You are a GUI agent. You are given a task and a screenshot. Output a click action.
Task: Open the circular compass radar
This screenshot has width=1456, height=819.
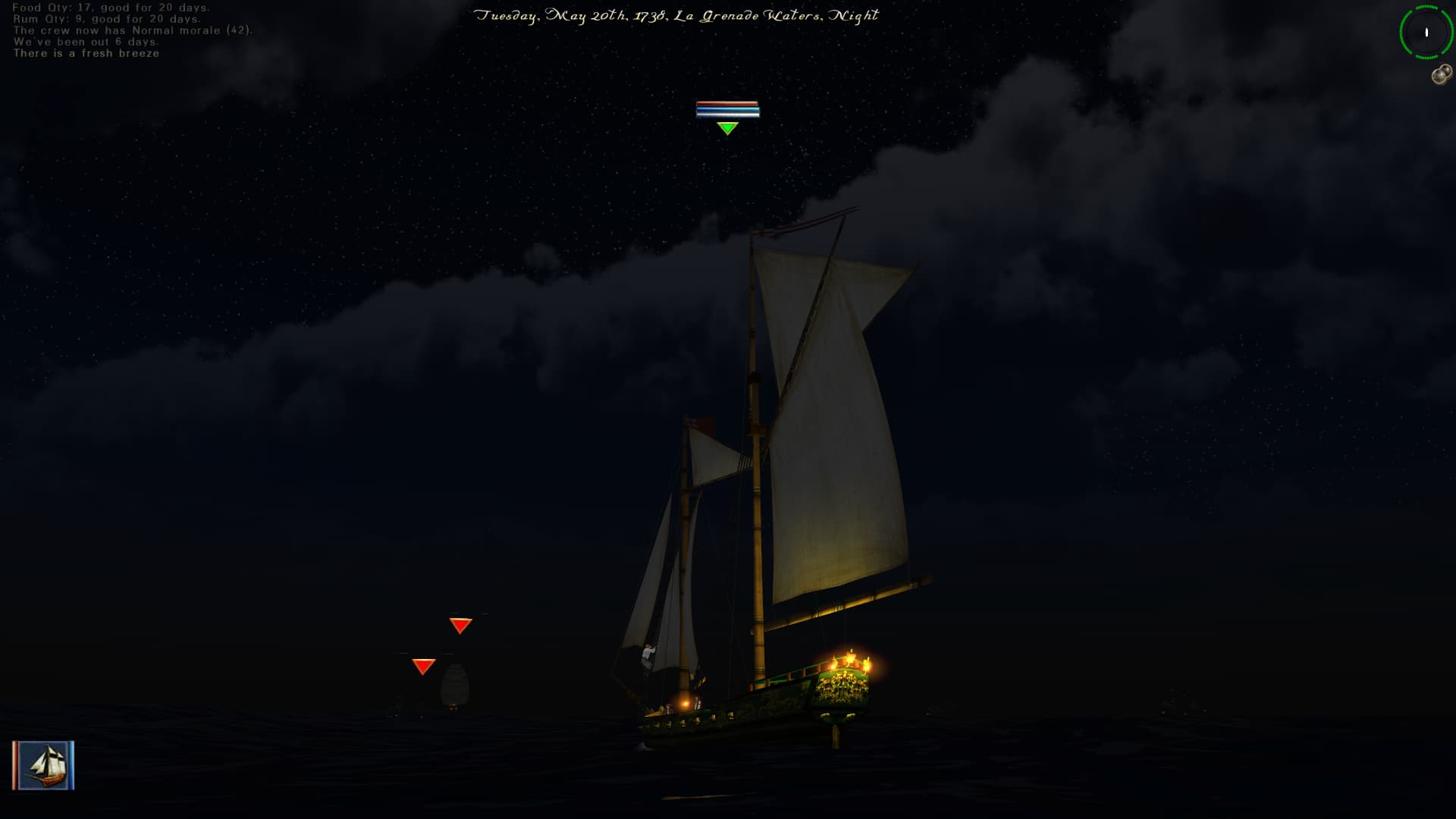coord(1426,32)
